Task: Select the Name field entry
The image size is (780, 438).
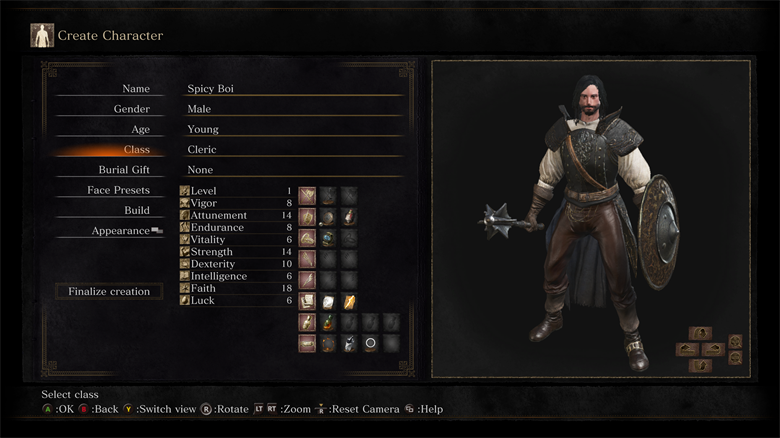Action: (135, 89)
